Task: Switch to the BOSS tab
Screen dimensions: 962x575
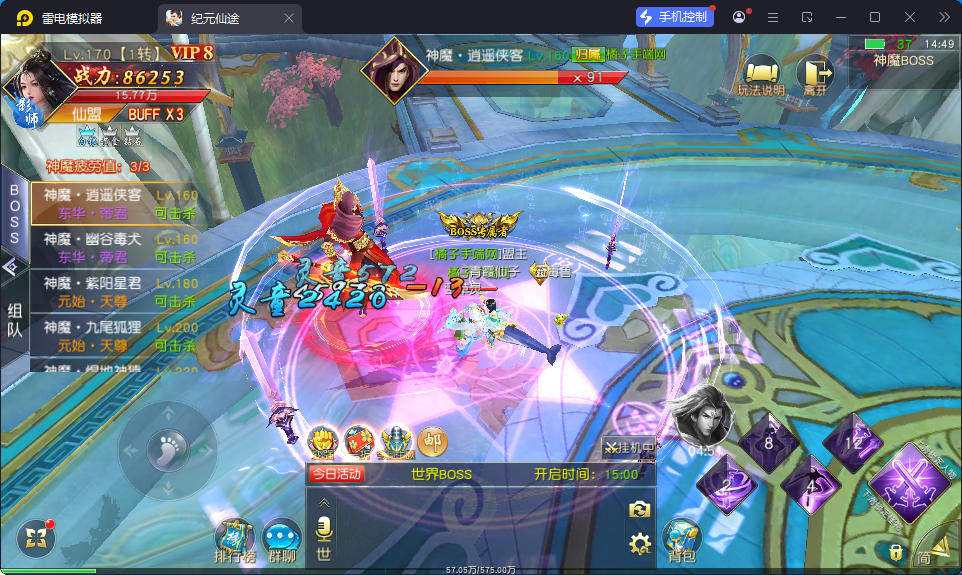Action: click(15, 213)
